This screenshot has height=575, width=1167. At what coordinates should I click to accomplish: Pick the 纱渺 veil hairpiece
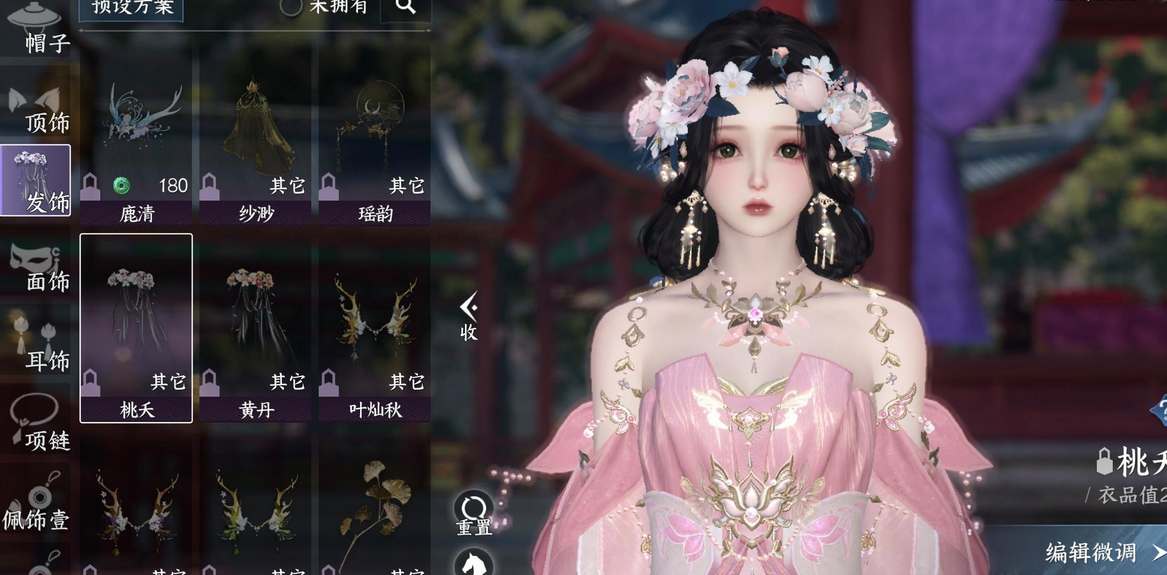[x=256, y=150]
